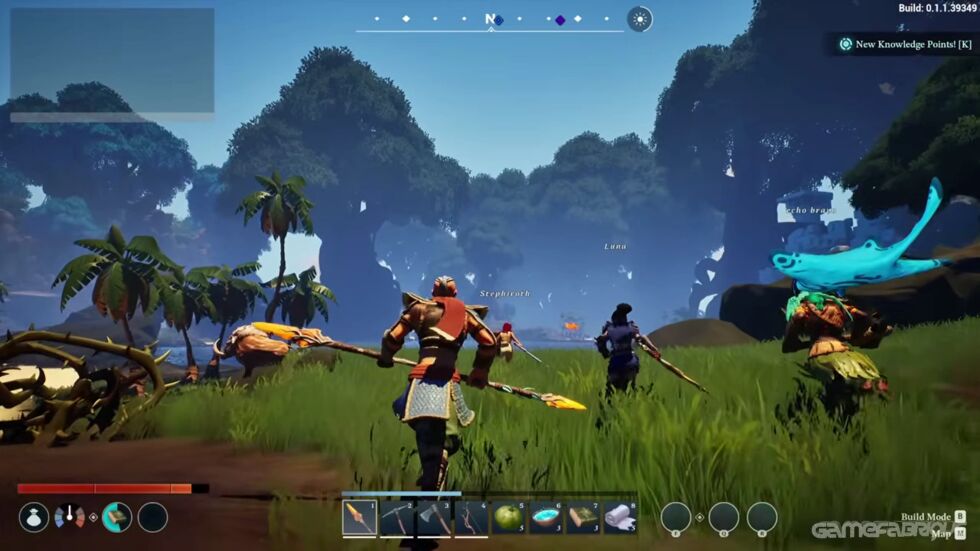This screenshot has width=980, height=551.
Task: Equip the pickaxe from the hotbar
Action: pyautogui.click(x=396, y=517)
